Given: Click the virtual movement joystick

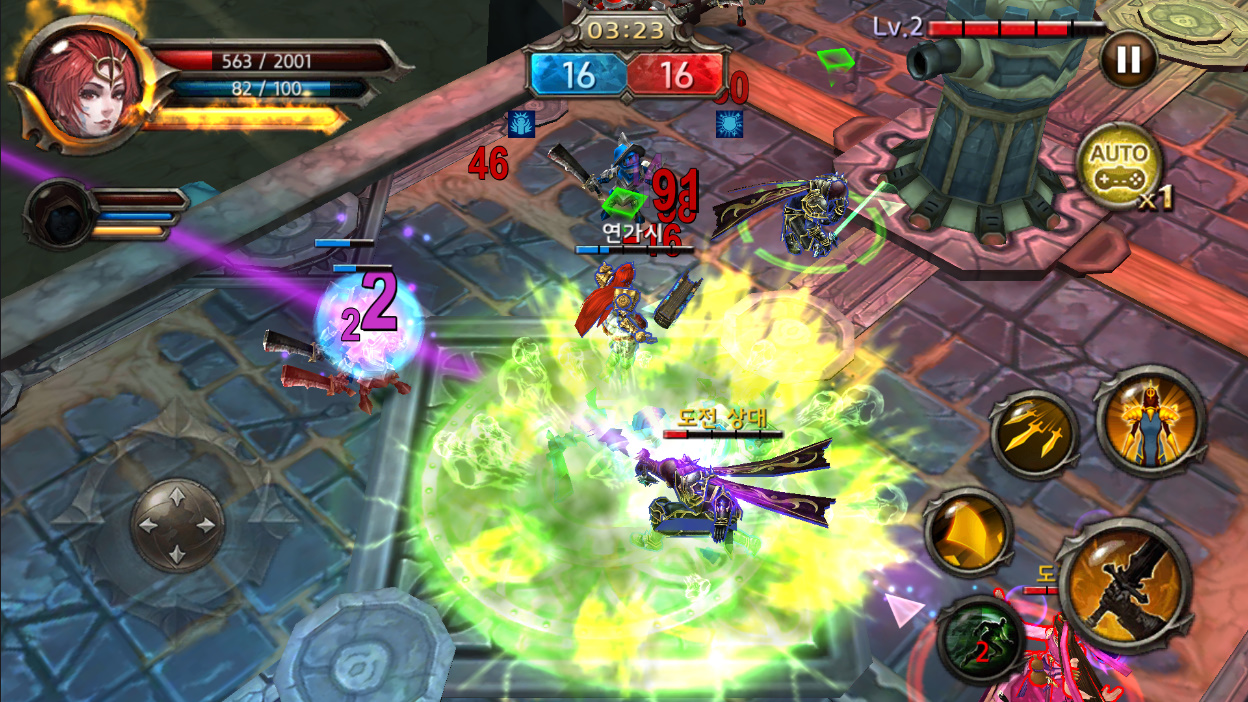Looking at the screenshot, I should tap(177, 525).
